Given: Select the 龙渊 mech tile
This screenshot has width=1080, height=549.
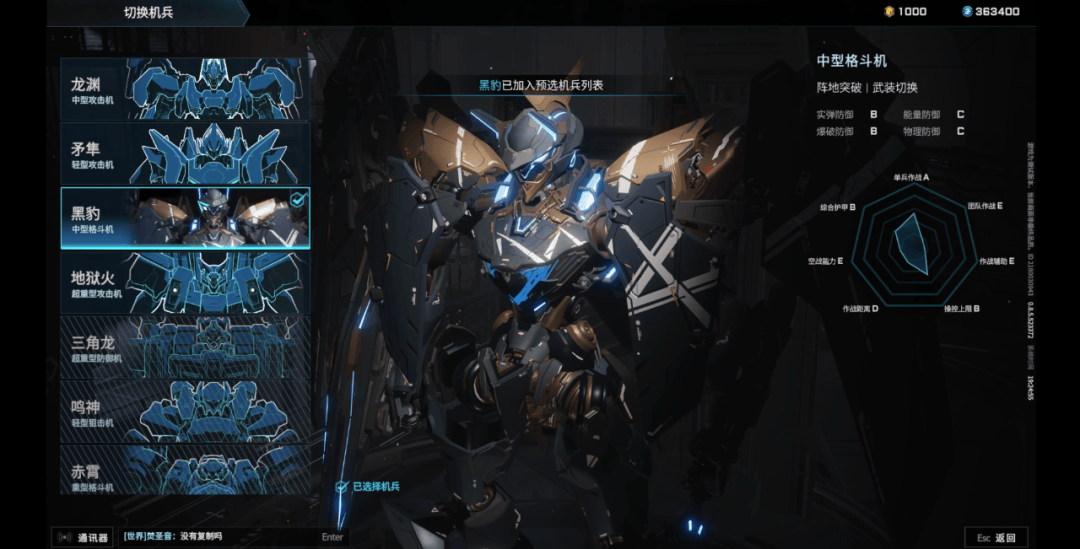Looking at the screenshot, I should pyautogui.click(x=185, y=89).
